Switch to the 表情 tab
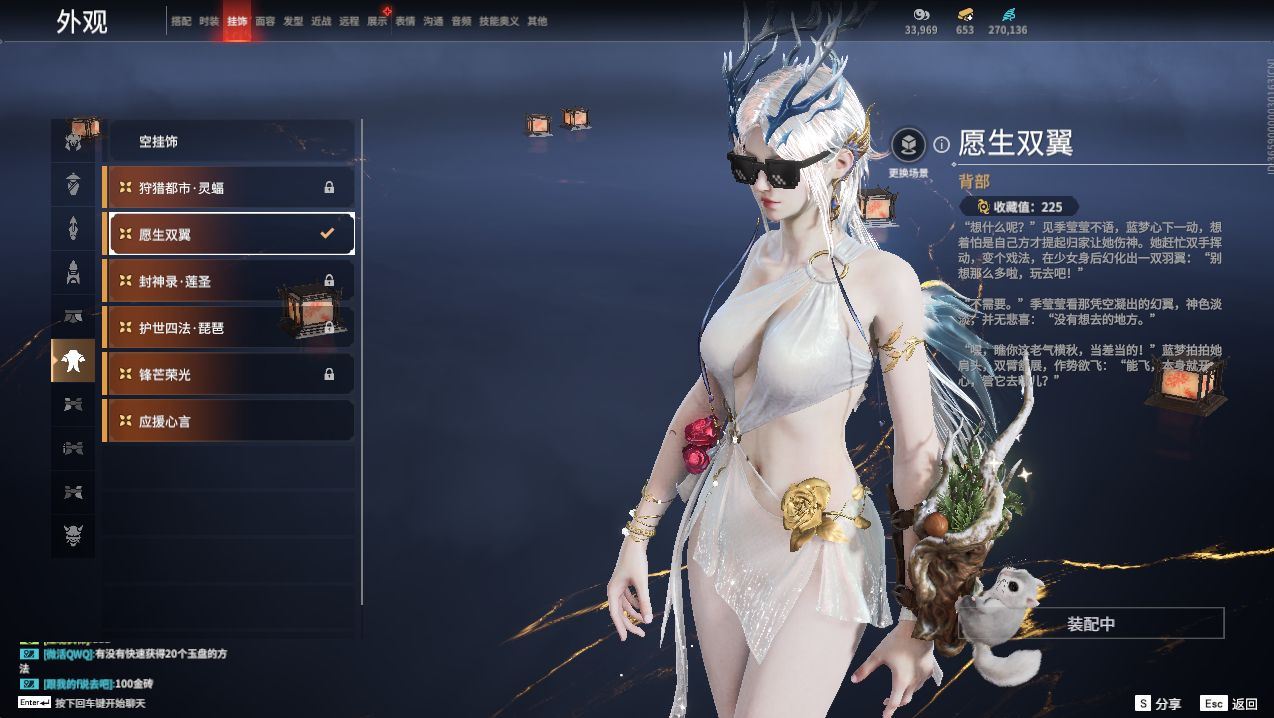This screenshot has width=1274, height=718. [x=405, y=21]
